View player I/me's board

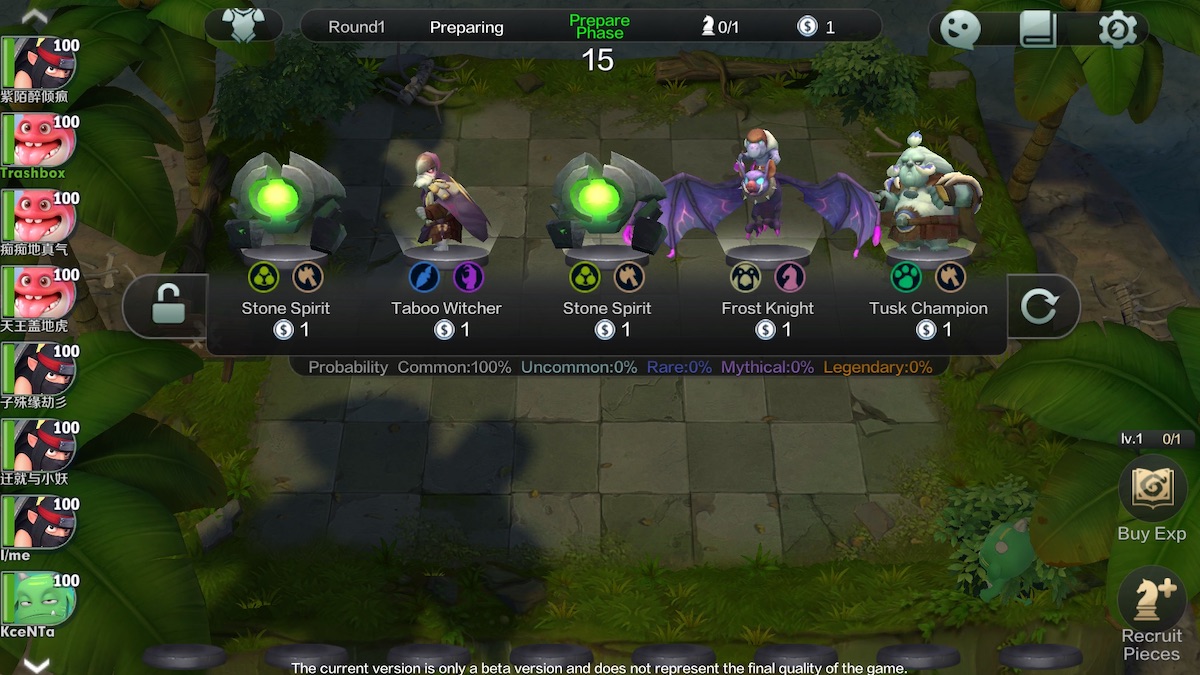42,523
